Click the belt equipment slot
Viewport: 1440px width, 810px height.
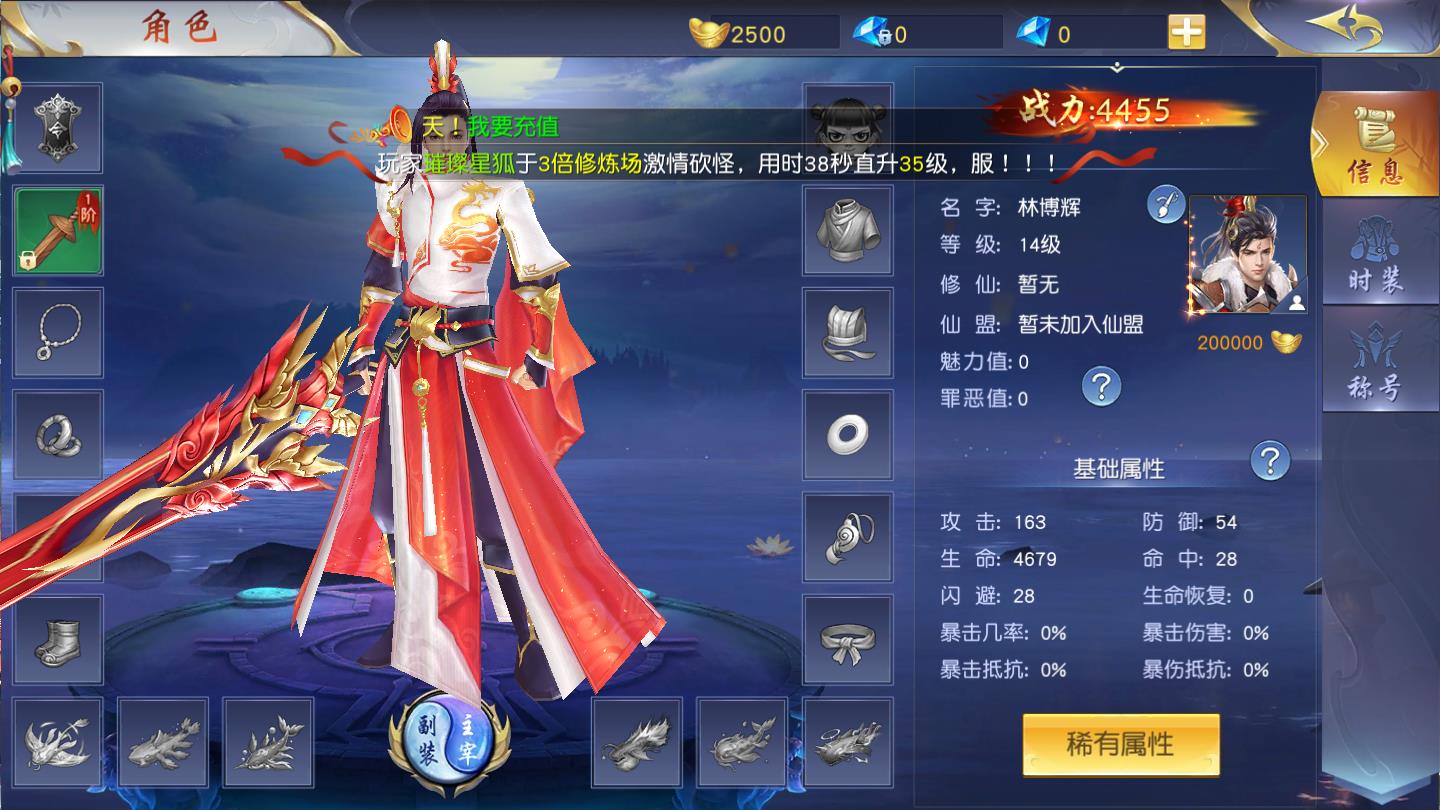coord(848,642)
